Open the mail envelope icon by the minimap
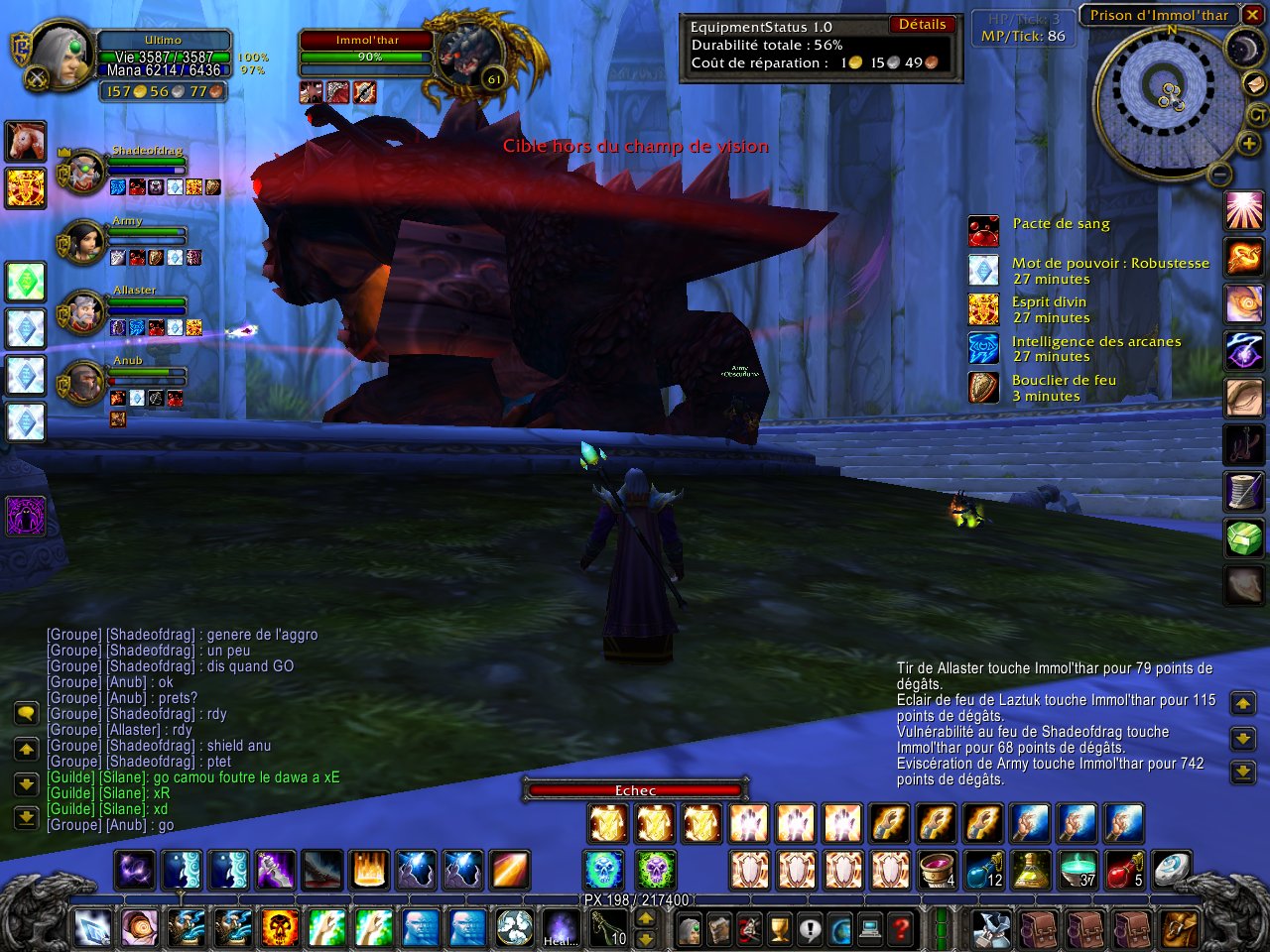The image size is (1270, 952). pyautogui.click(x=1256, y=83)
